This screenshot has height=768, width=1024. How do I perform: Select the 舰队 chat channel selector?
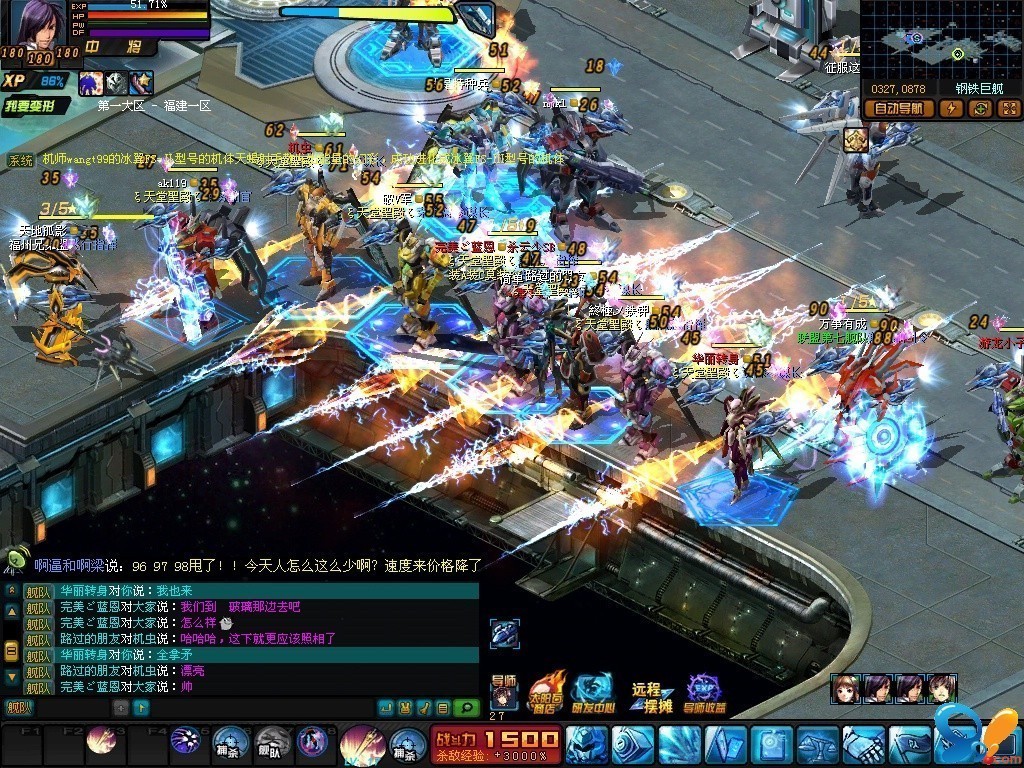coord(18,708)
